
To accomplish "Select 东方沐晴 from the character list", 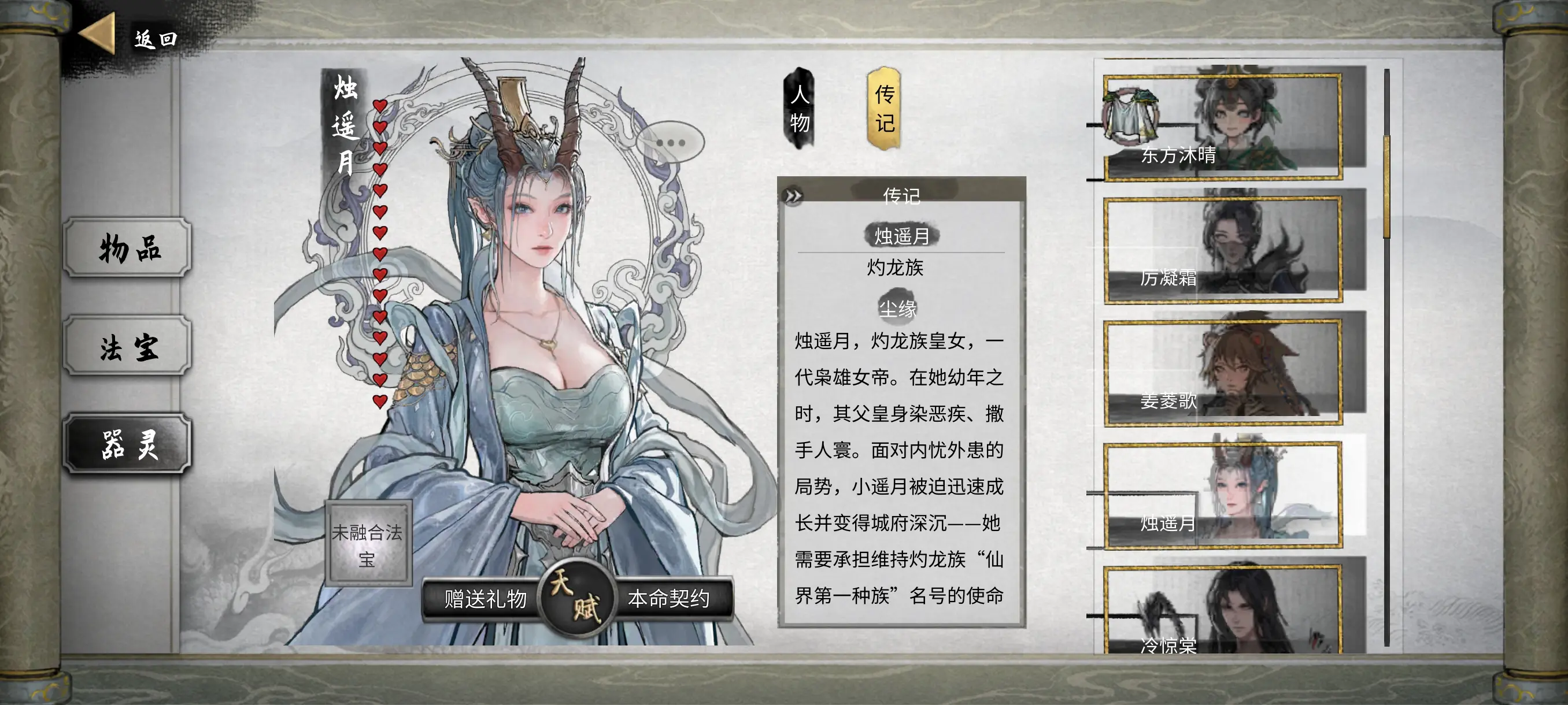I will (x=1222, y=127).
